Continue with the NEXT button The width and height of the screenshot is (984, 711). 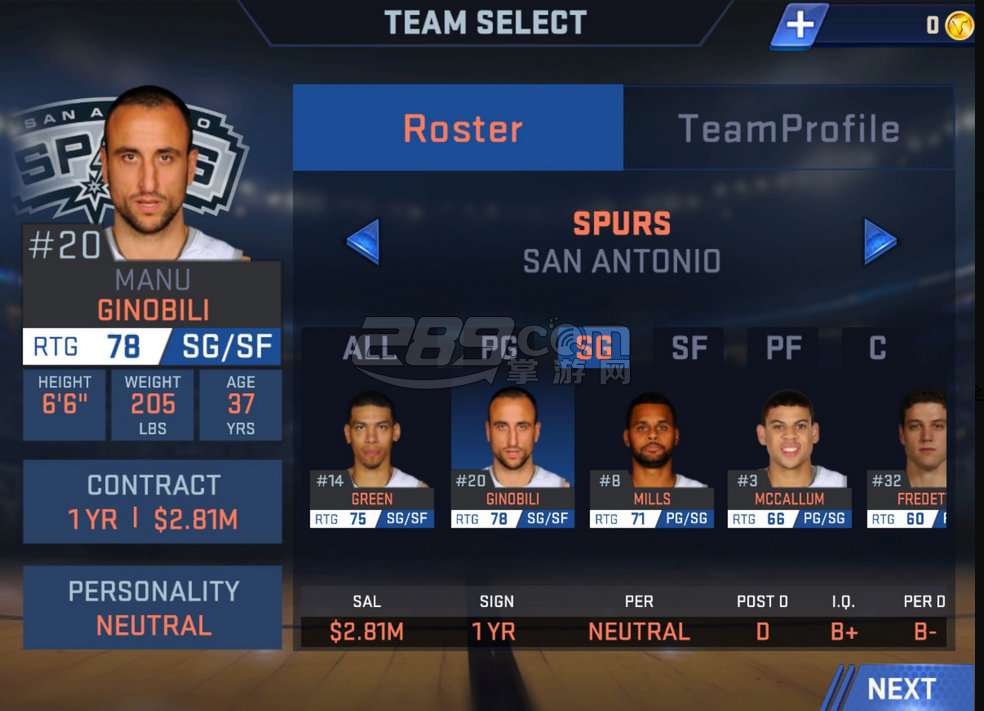(x=900, y=689)
